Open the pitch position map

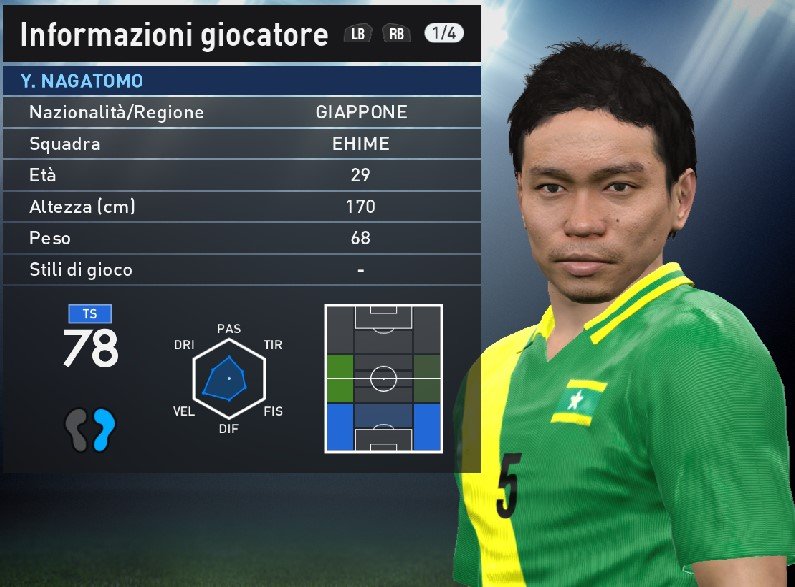383,378
